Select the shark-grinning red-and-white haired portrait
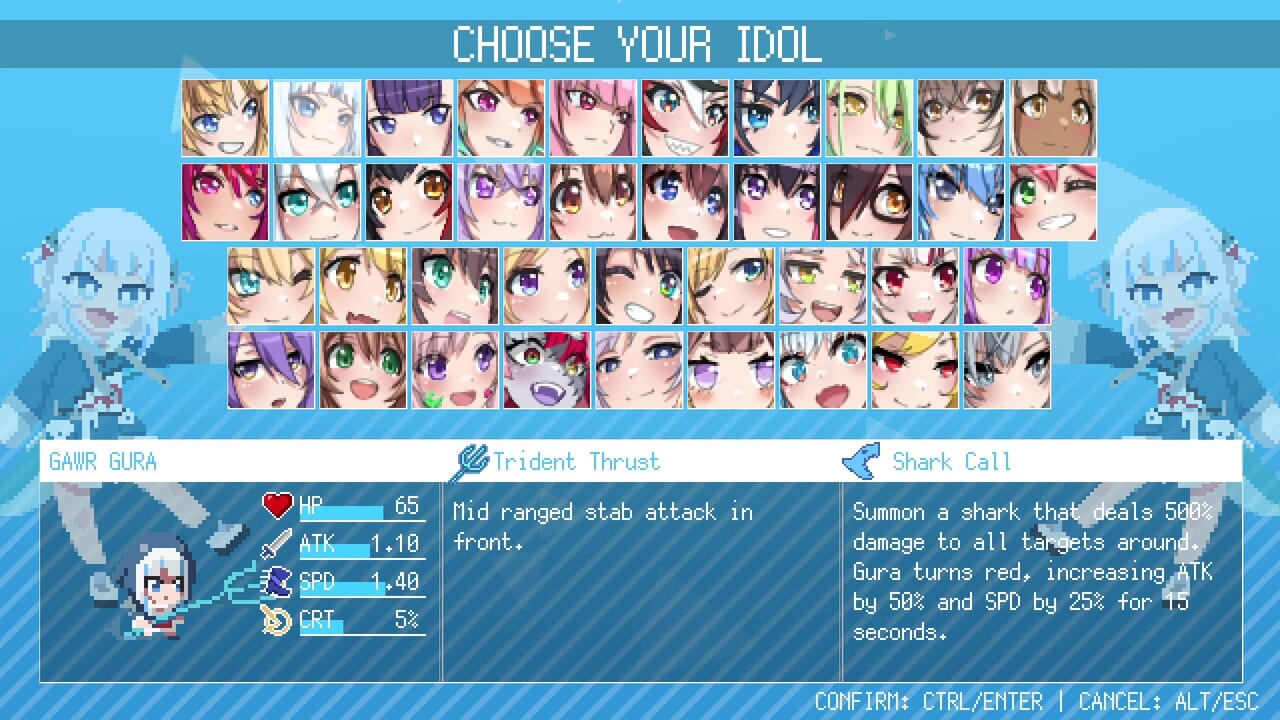The width and height of the screenshot is (1280, 720). tap(685, 116)
